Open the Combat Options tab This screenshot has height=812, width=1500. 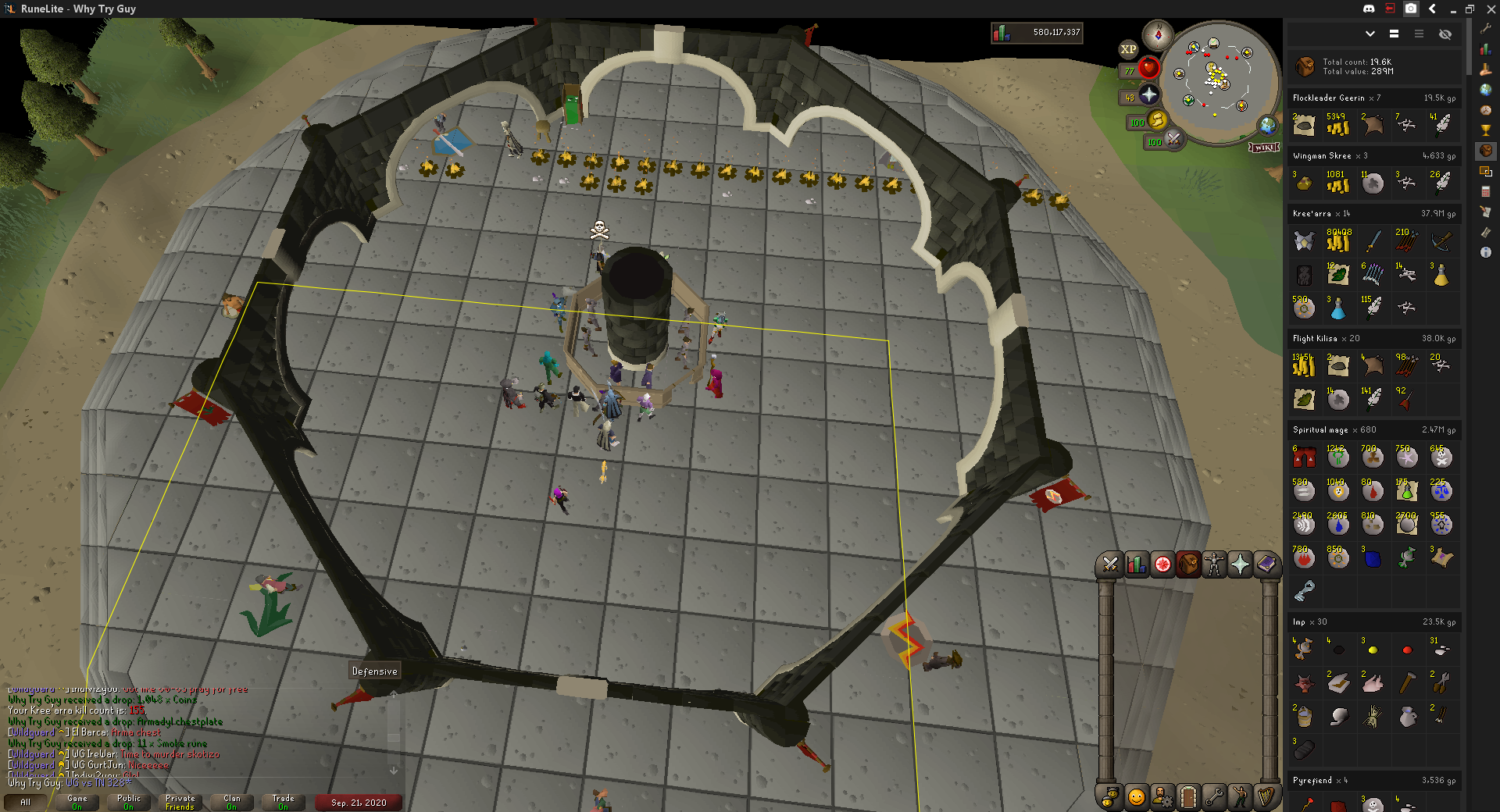1110,564
